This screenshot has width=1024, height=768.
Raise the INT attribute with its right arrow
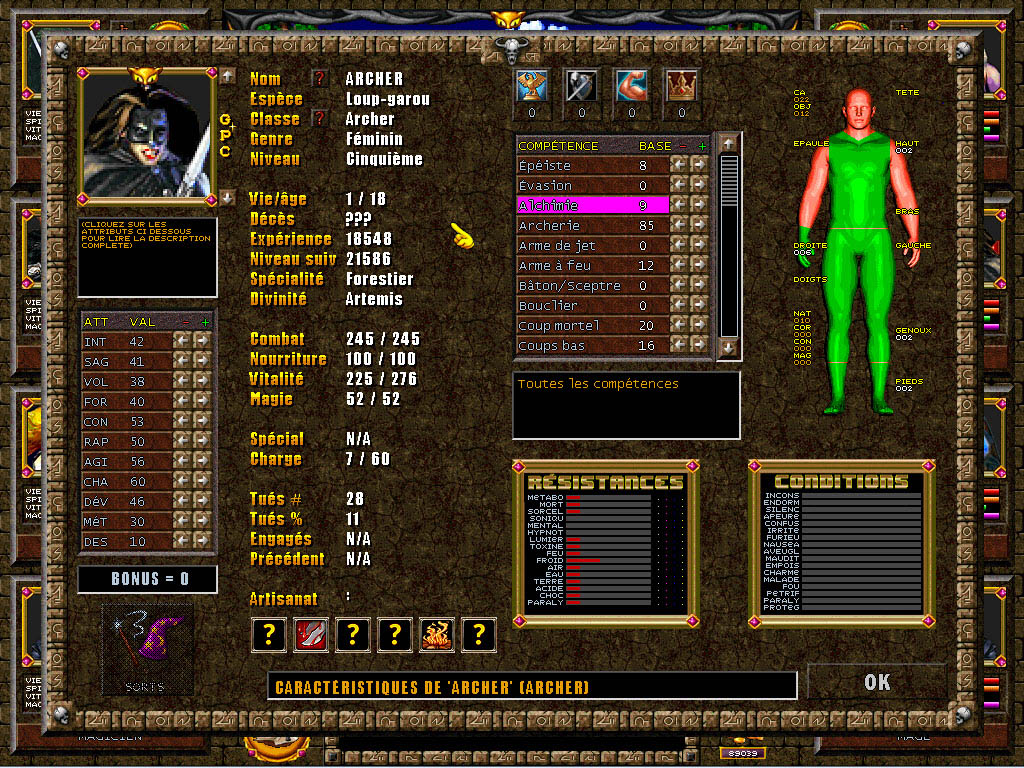pyautogui.click(x=201, y=342)
